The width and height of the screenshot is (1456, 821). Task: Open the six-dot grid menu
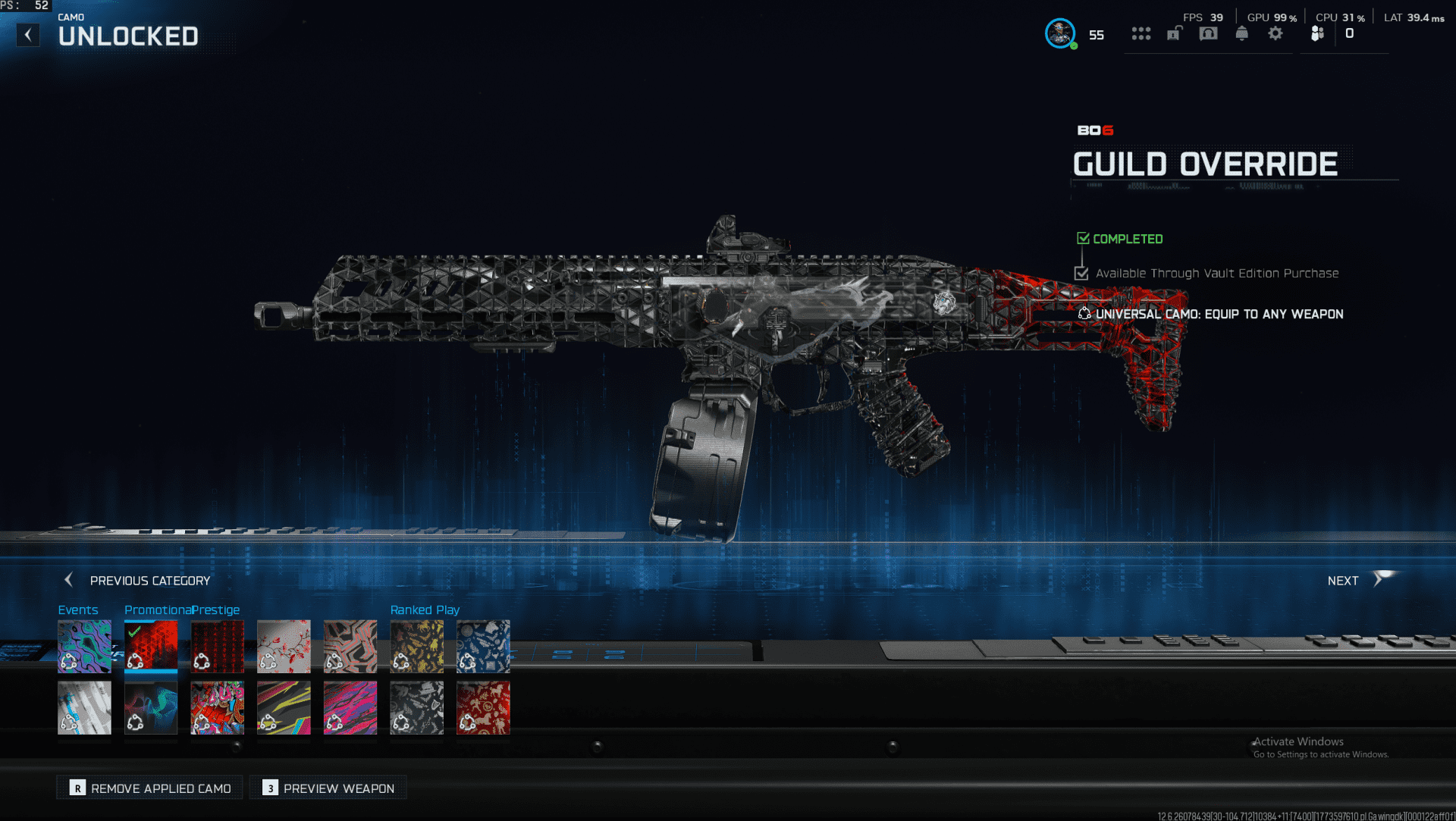[1141, 33]
